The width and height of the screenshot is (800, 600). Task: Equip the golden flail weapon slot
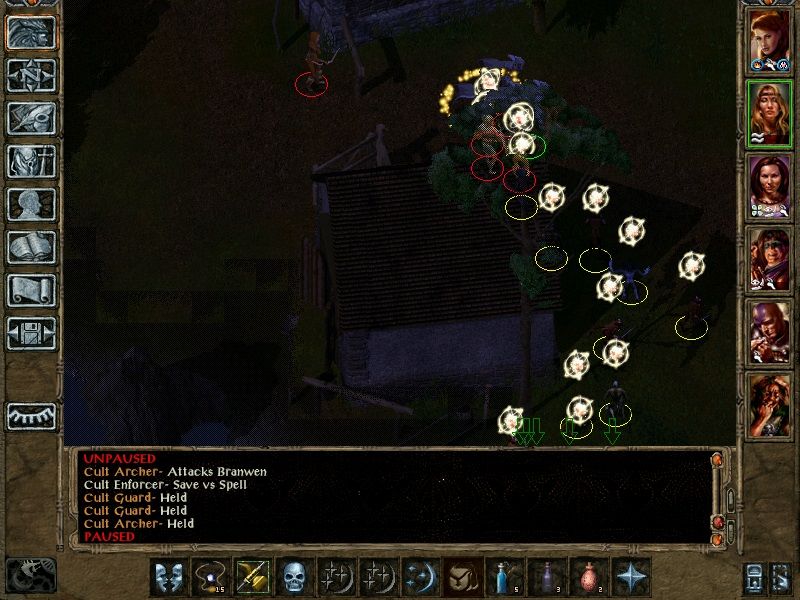(252, 577)
